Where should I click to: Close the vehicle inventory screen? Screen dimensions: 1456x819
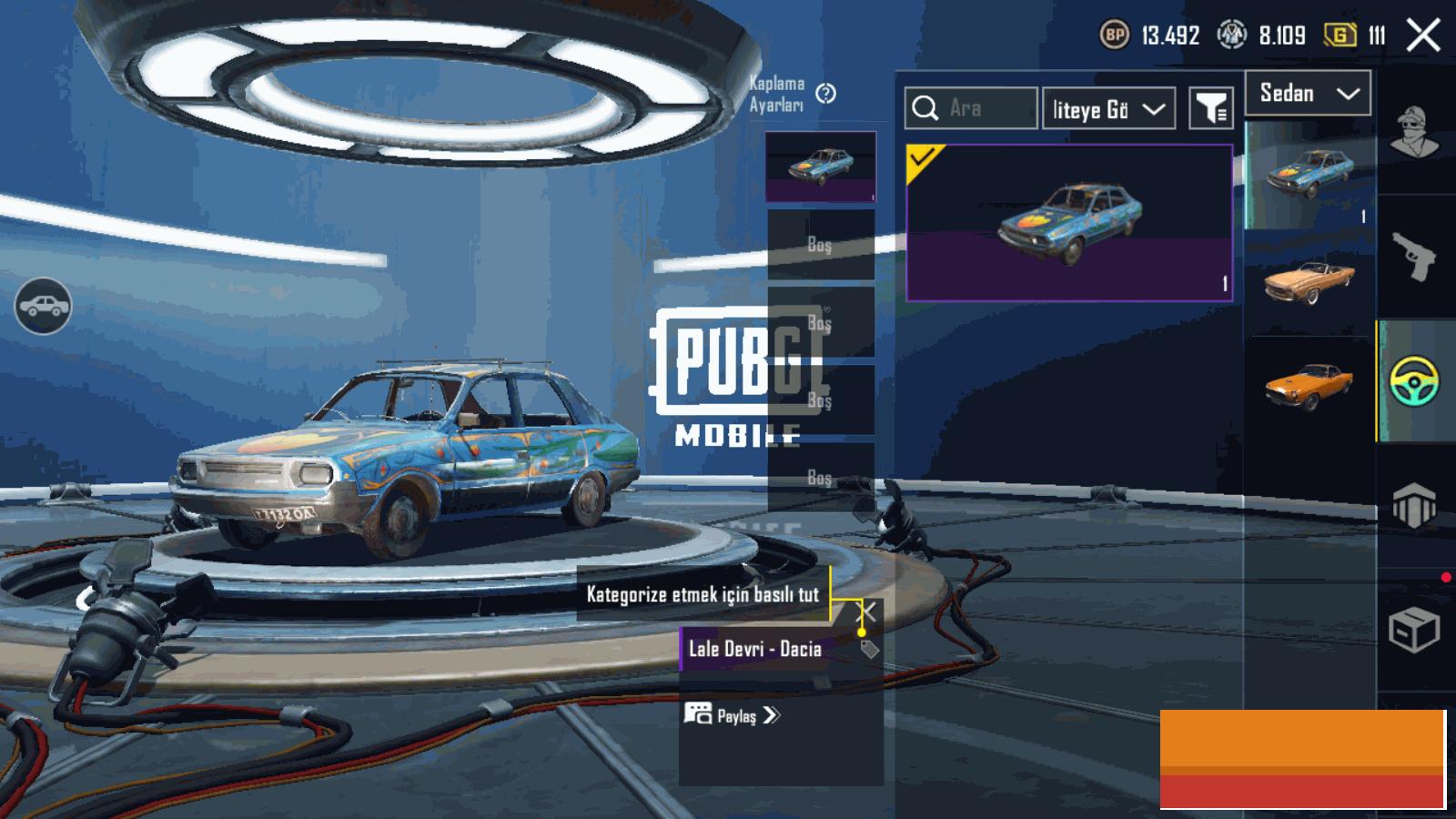click(x=1423, y=36)
